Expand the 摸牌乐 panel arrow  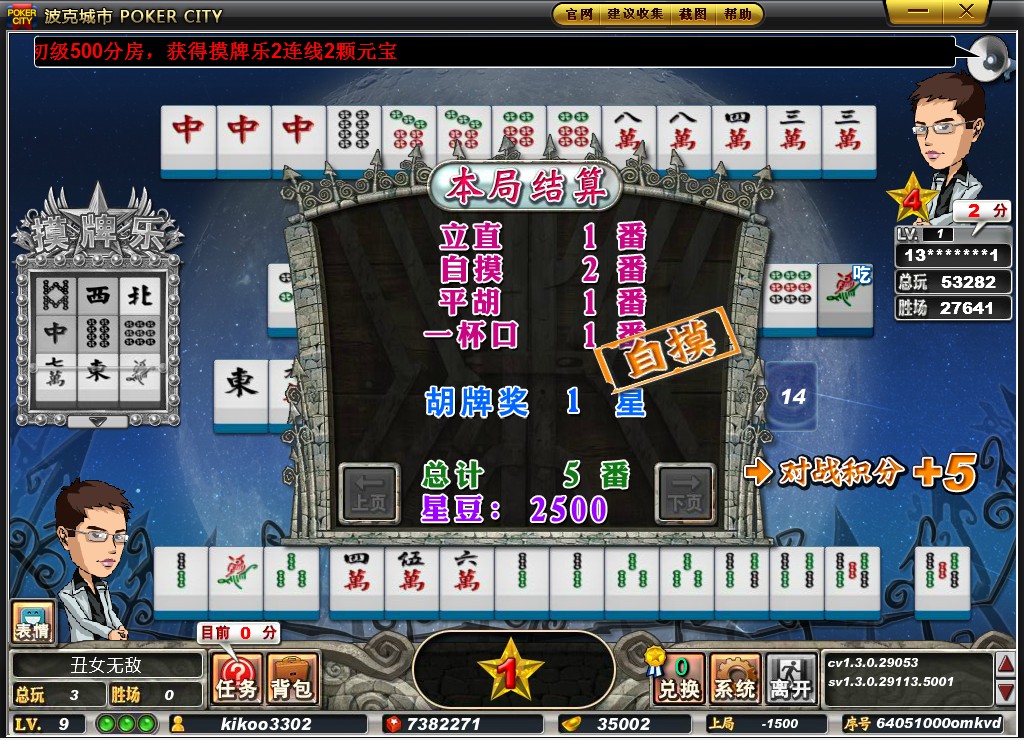(97, 421)
